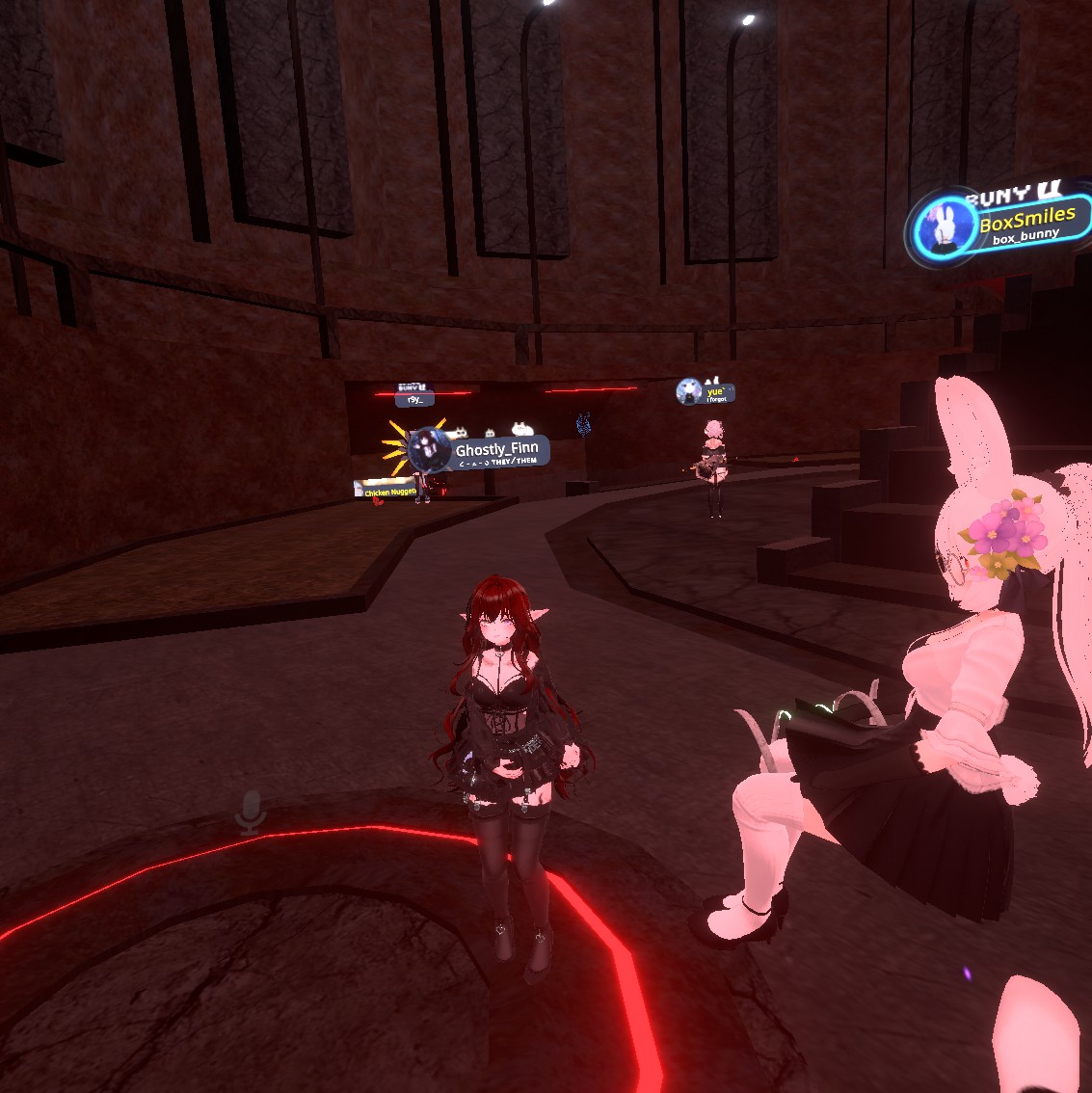
Task: Toggle the microphone mute icon
Action: click(252, 813)
